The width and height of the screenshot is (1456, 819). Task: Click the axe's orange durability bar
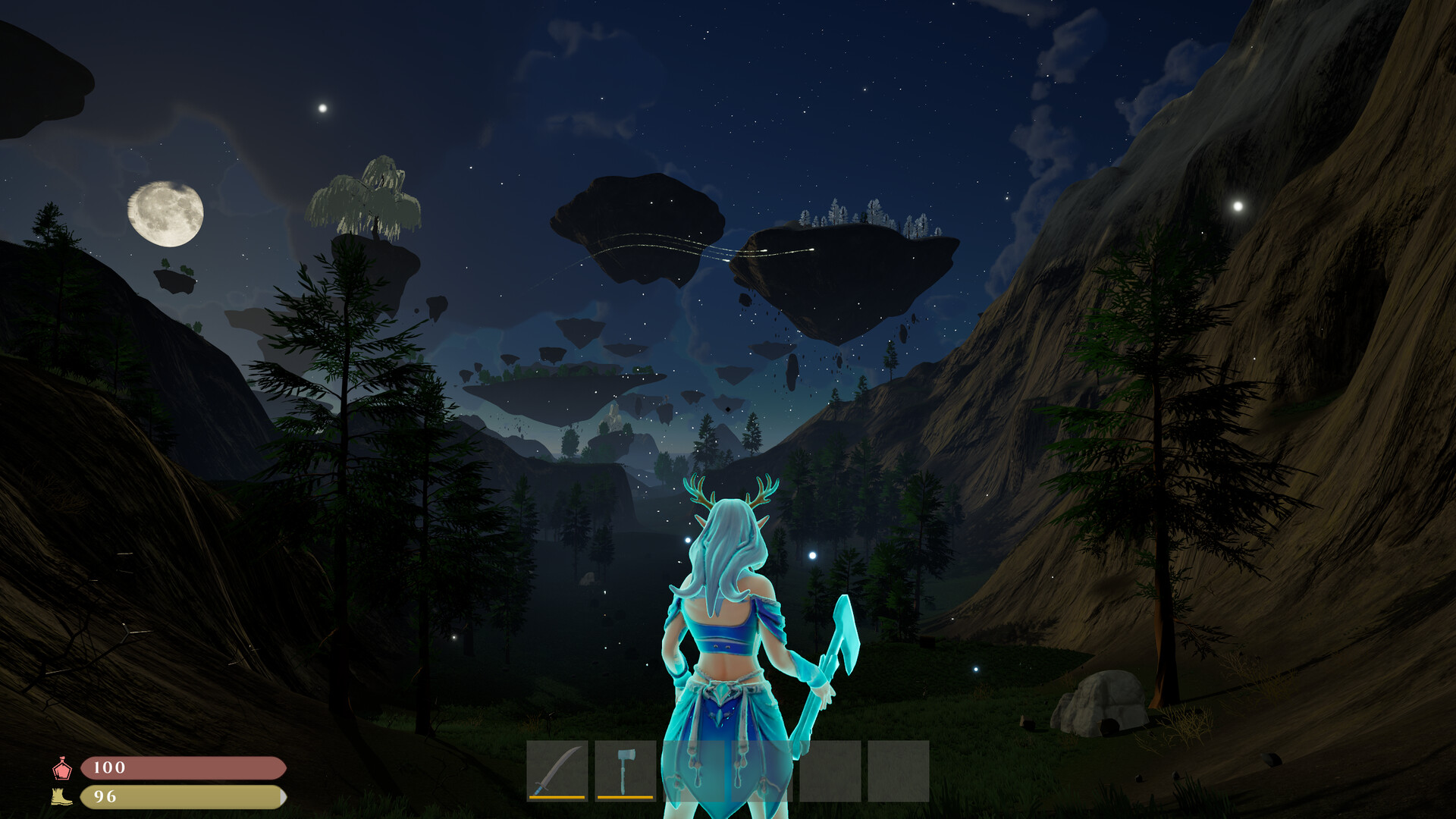tap(625, 797)
